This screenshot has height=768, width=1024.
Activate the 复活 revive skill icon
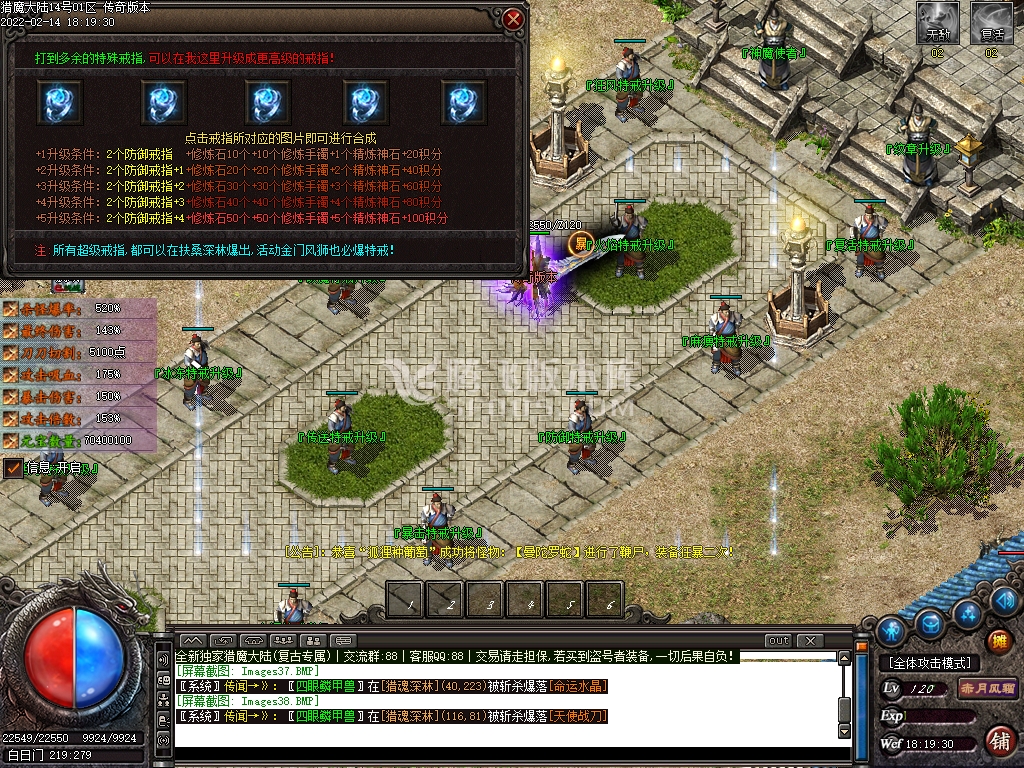(991, 22)
